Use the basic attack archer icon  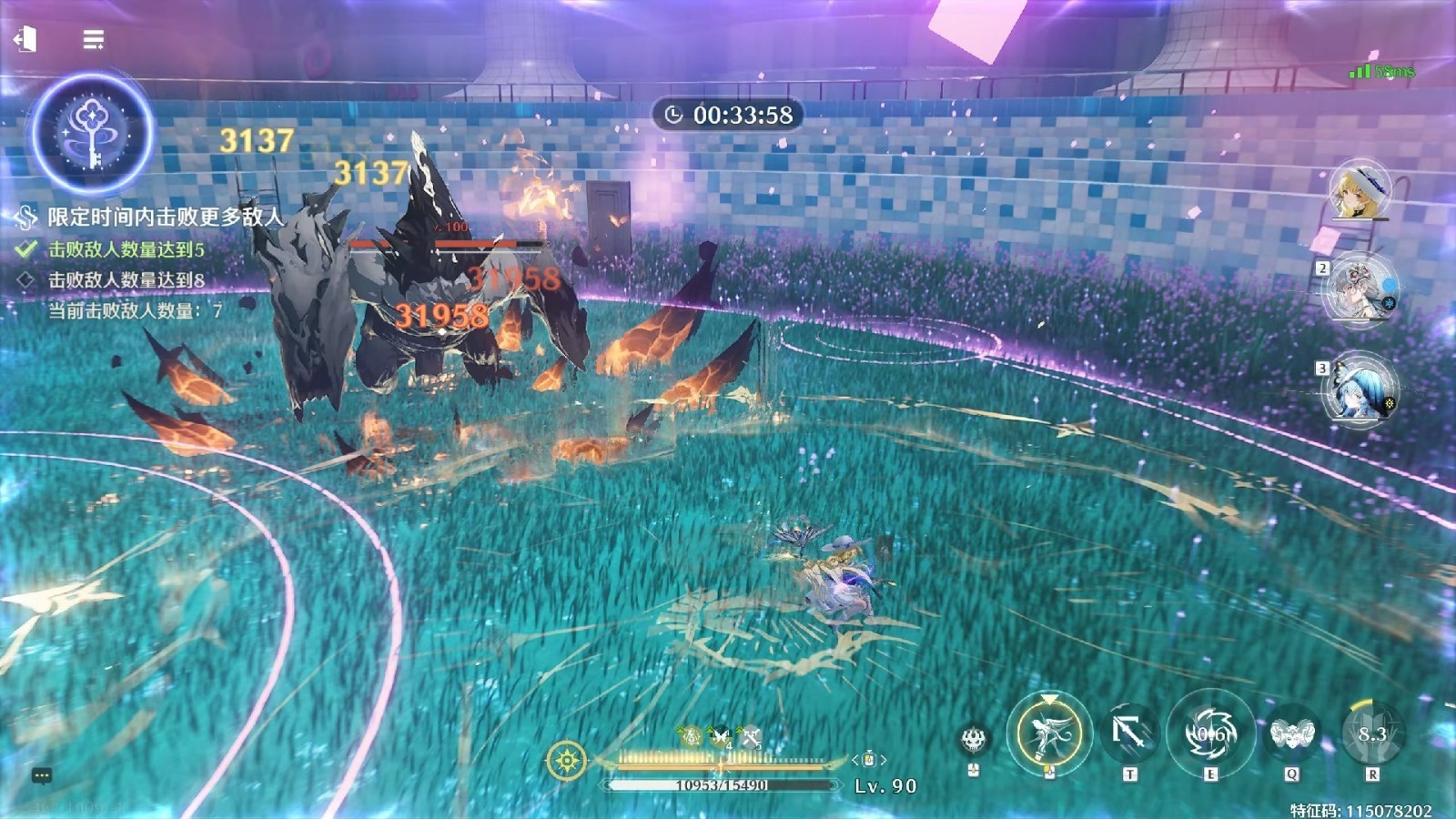pos(1048,733)
